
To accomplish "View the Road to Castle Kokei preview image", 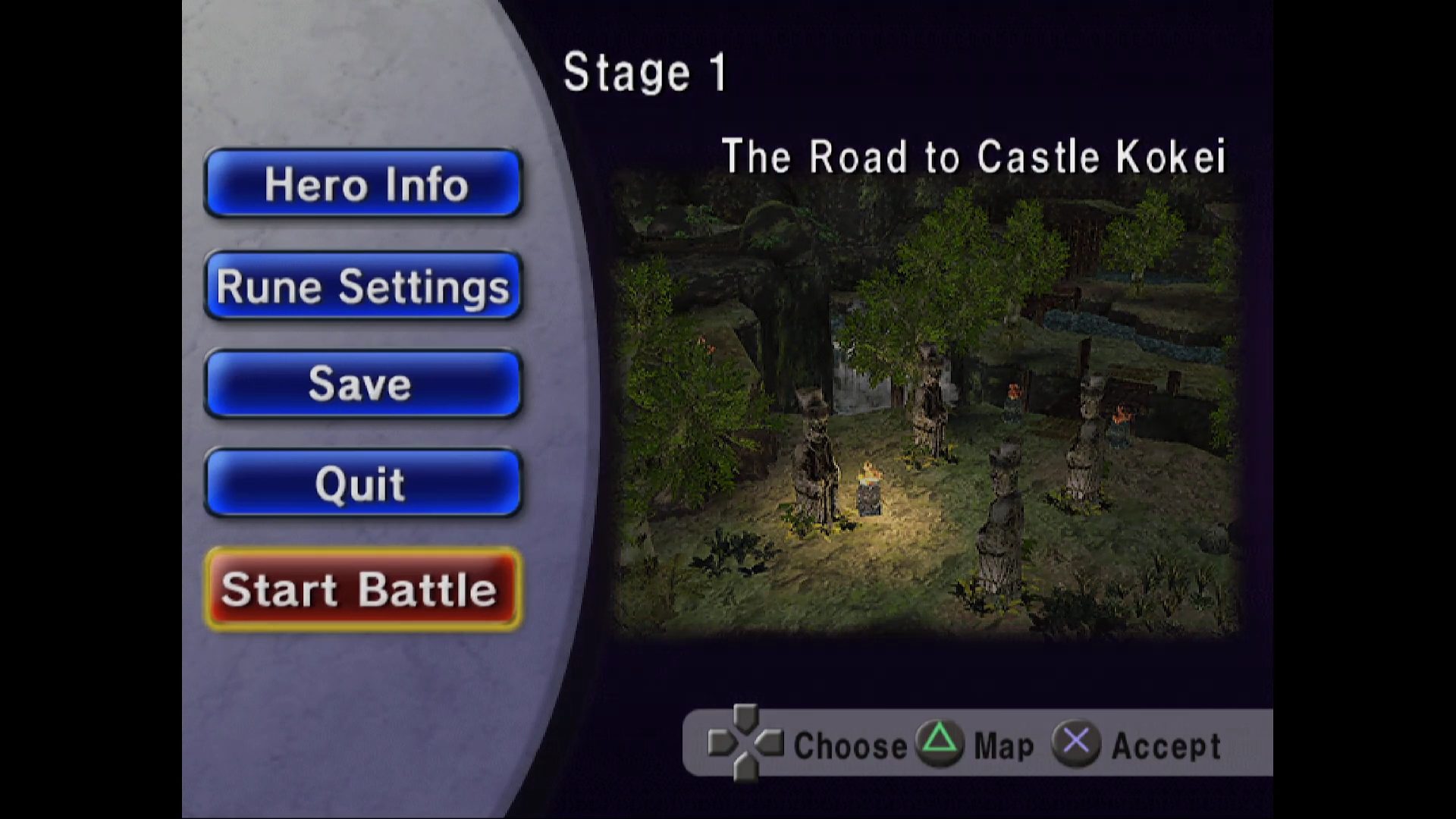I will pyautogui.click(x=927, y=409).
